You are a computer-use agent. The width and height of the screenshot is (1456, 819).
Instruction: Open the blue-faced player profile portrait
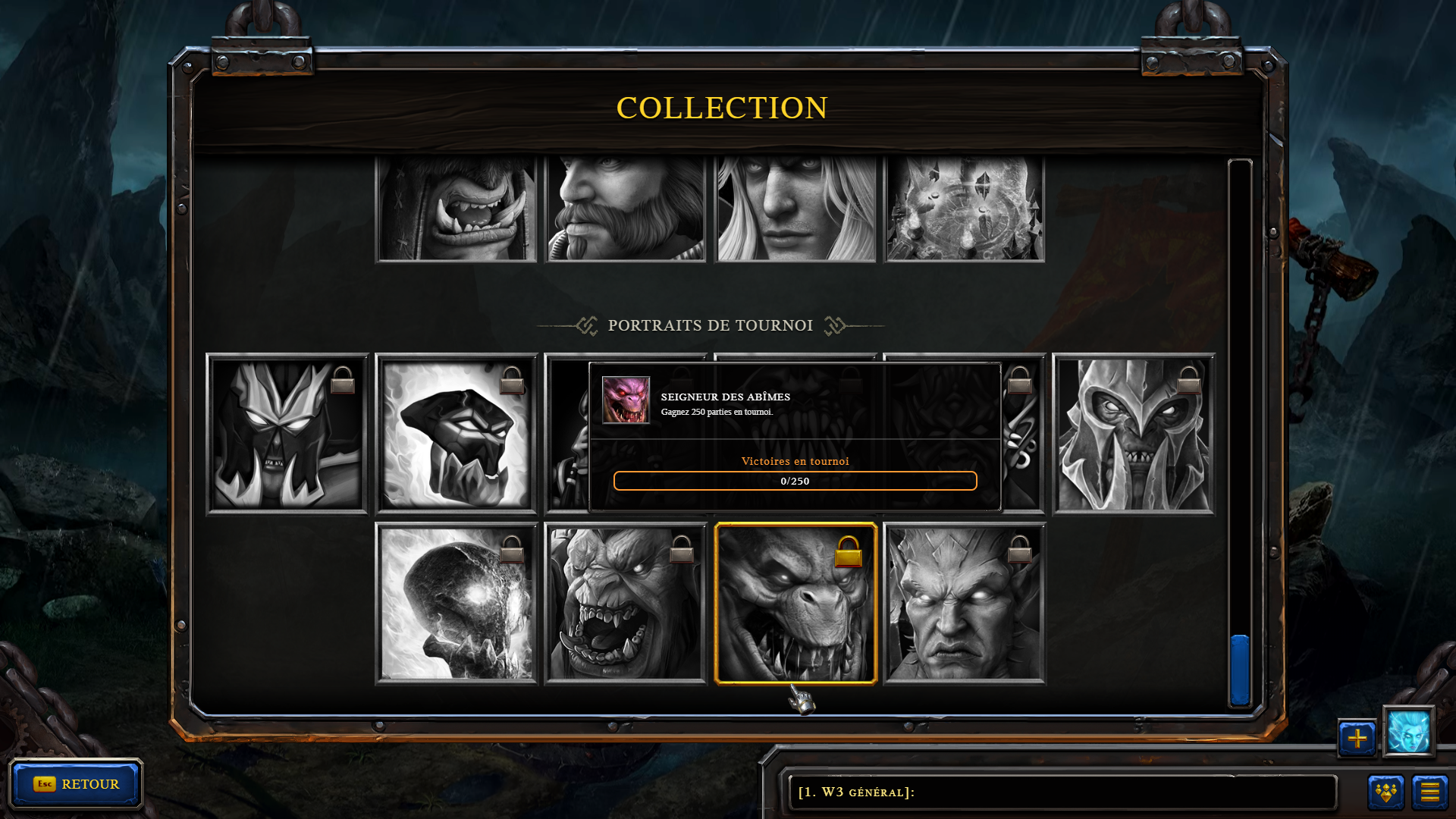1408,732
